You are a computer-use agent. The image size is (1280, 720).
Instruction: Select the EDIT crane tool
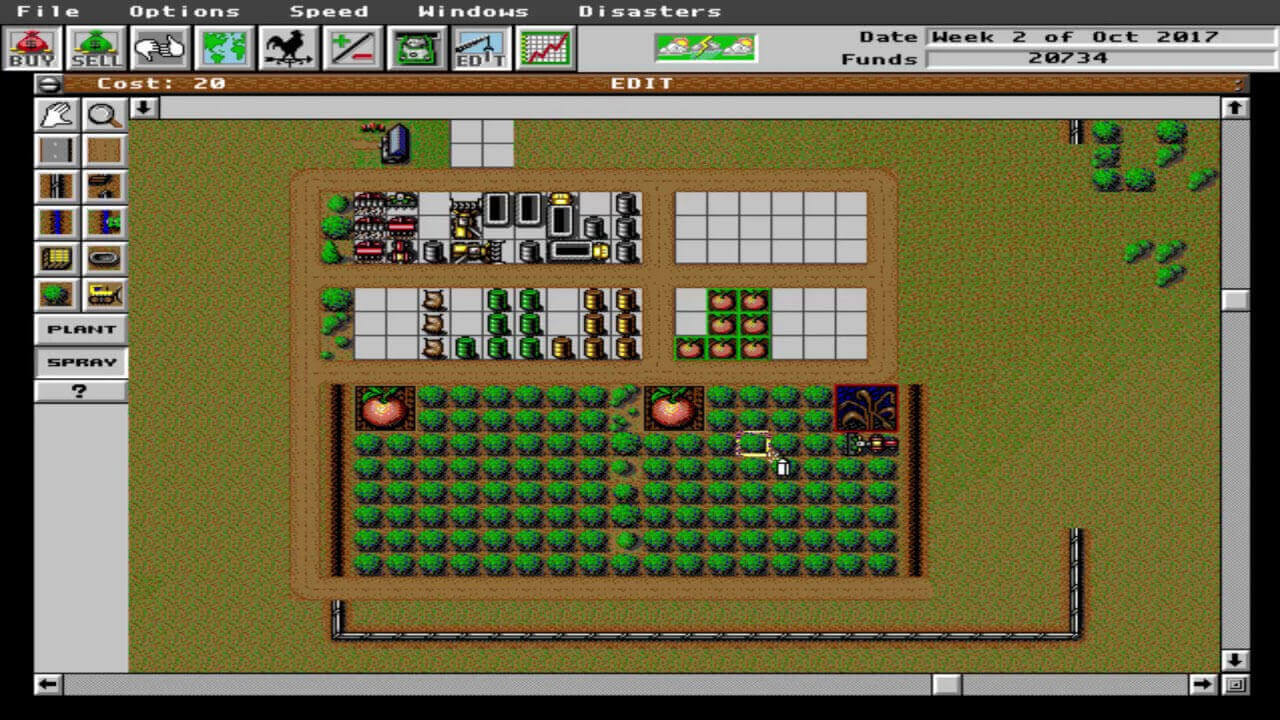click(x=480, y=48)
